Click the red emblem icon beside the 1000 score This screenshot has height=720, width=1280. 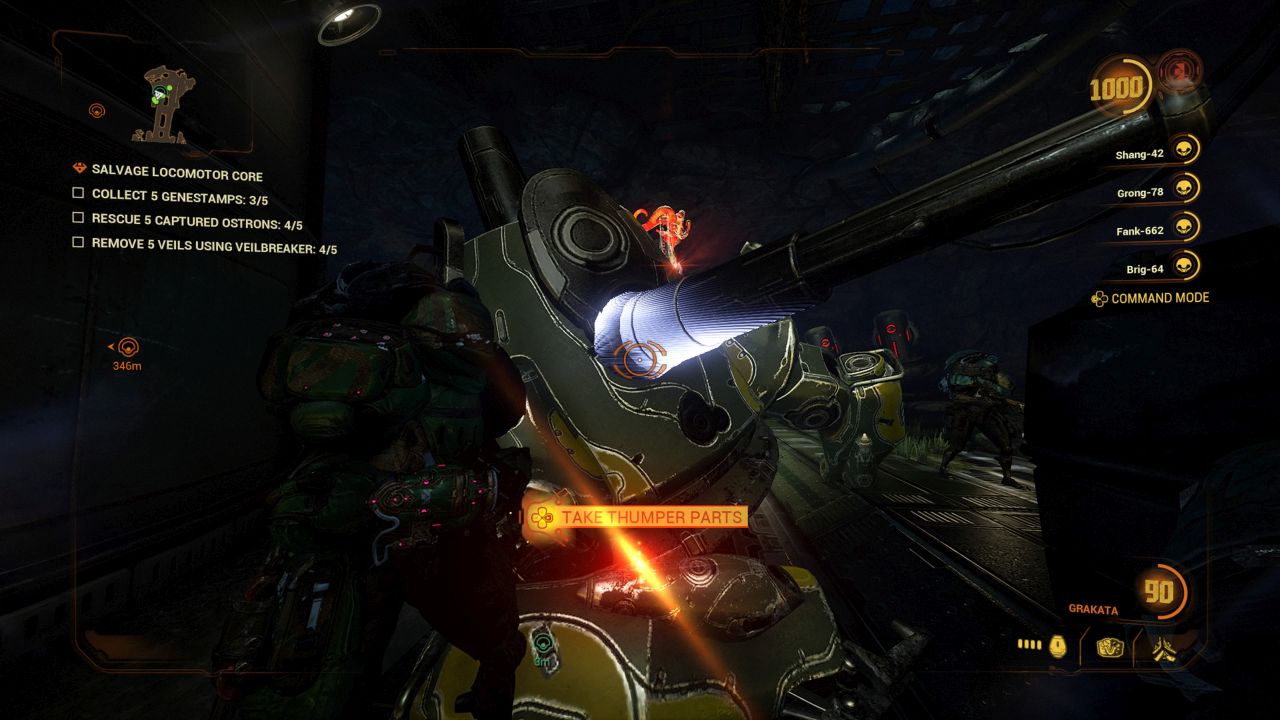pos(1180,72)
